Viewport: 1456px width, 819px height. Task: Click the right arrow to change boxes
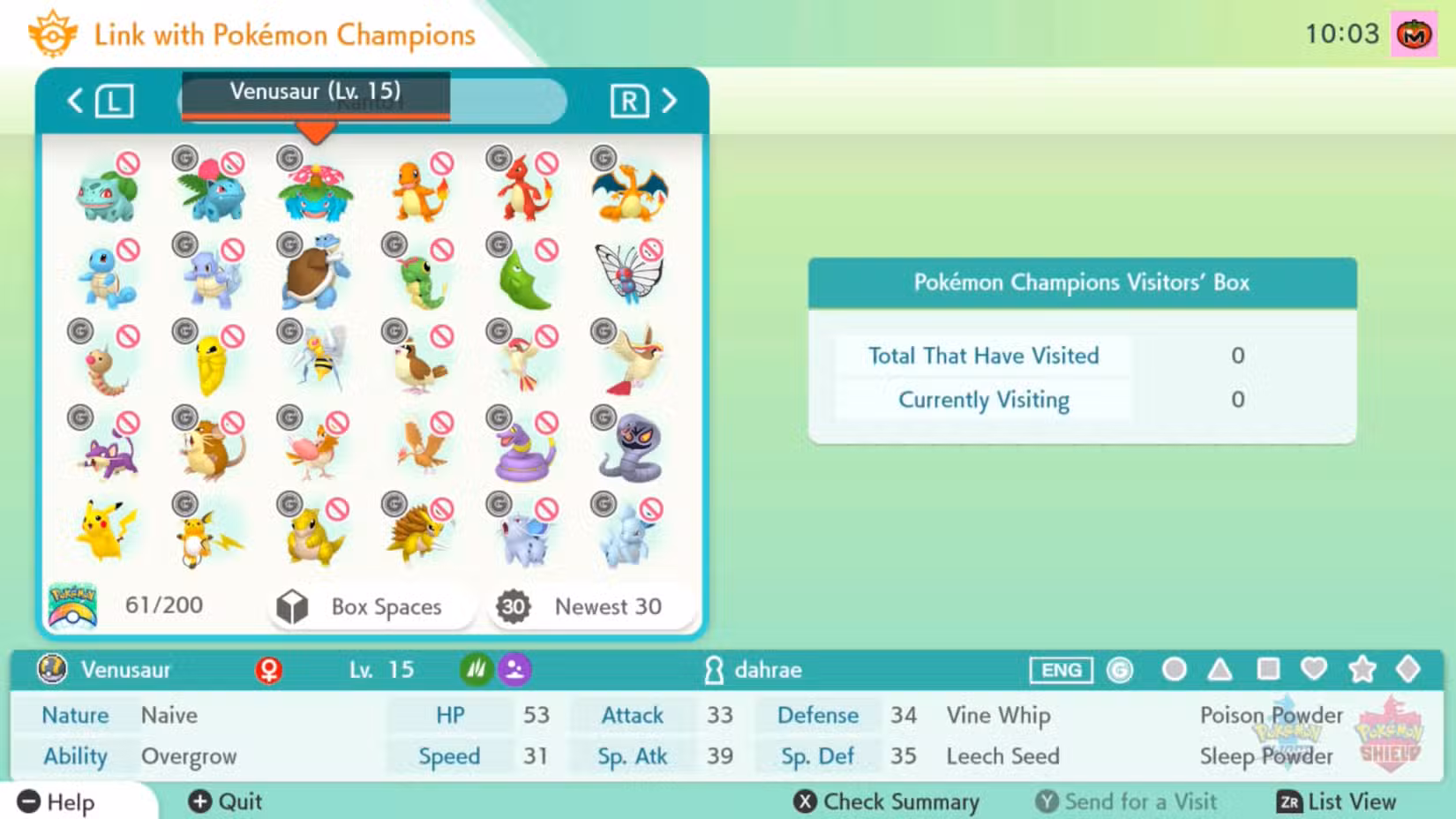(670, 101)
